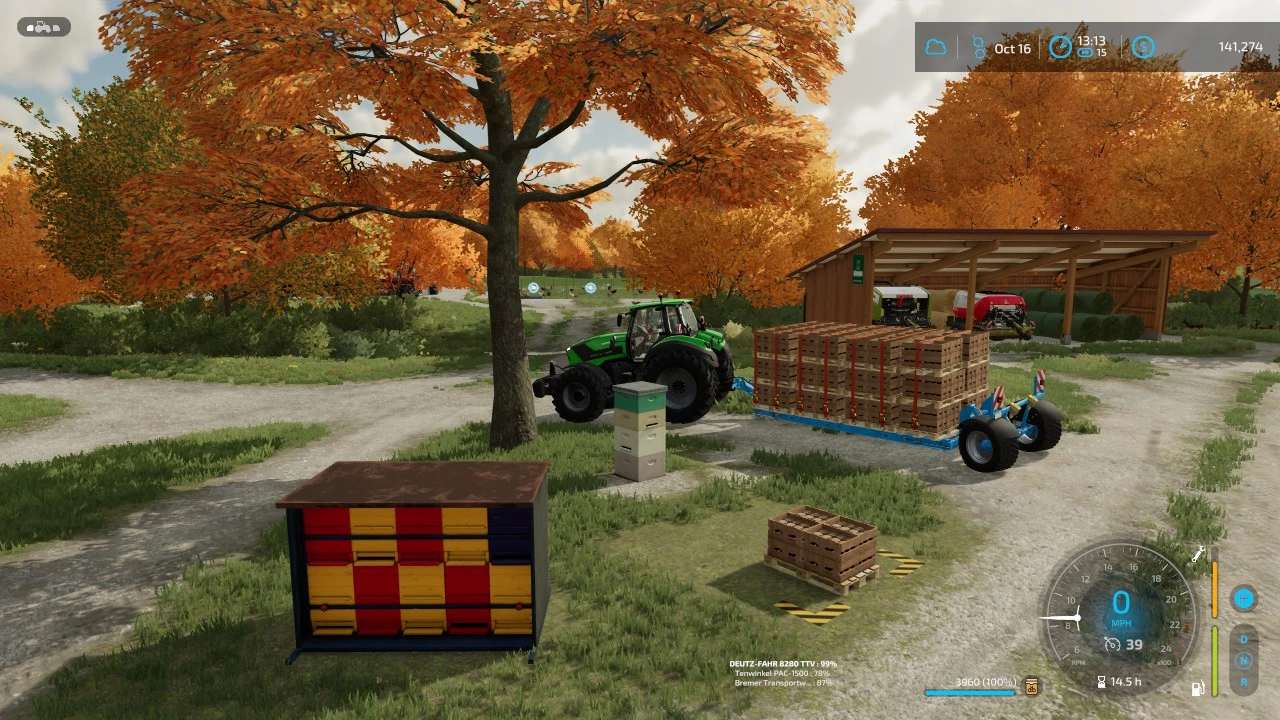Click the crop growth season icon beside Oct 16
The image size is (1280, 720).
point(979,48)
